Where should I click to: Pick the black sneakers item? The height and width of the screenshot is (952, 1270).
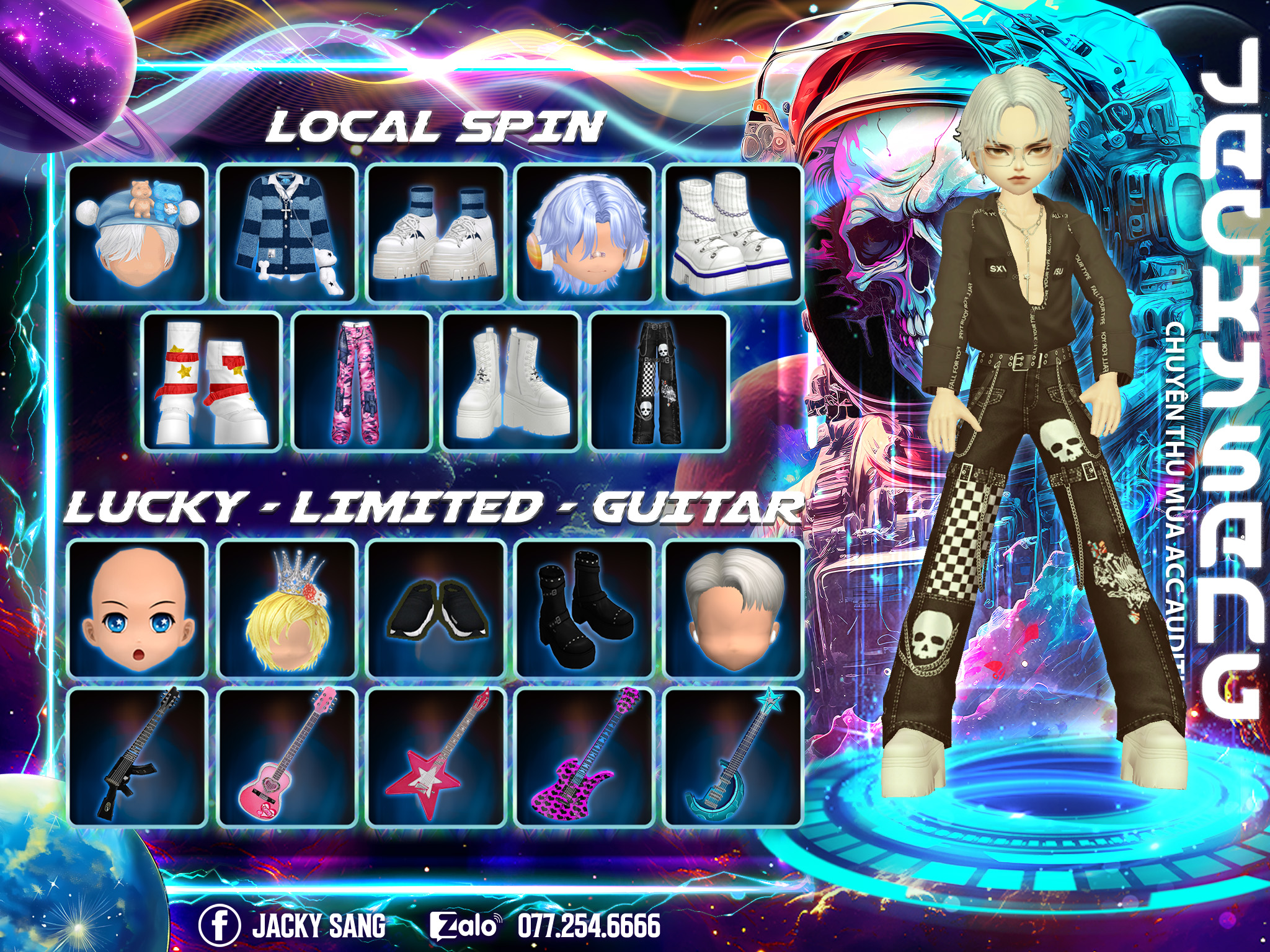coord(436,609)
